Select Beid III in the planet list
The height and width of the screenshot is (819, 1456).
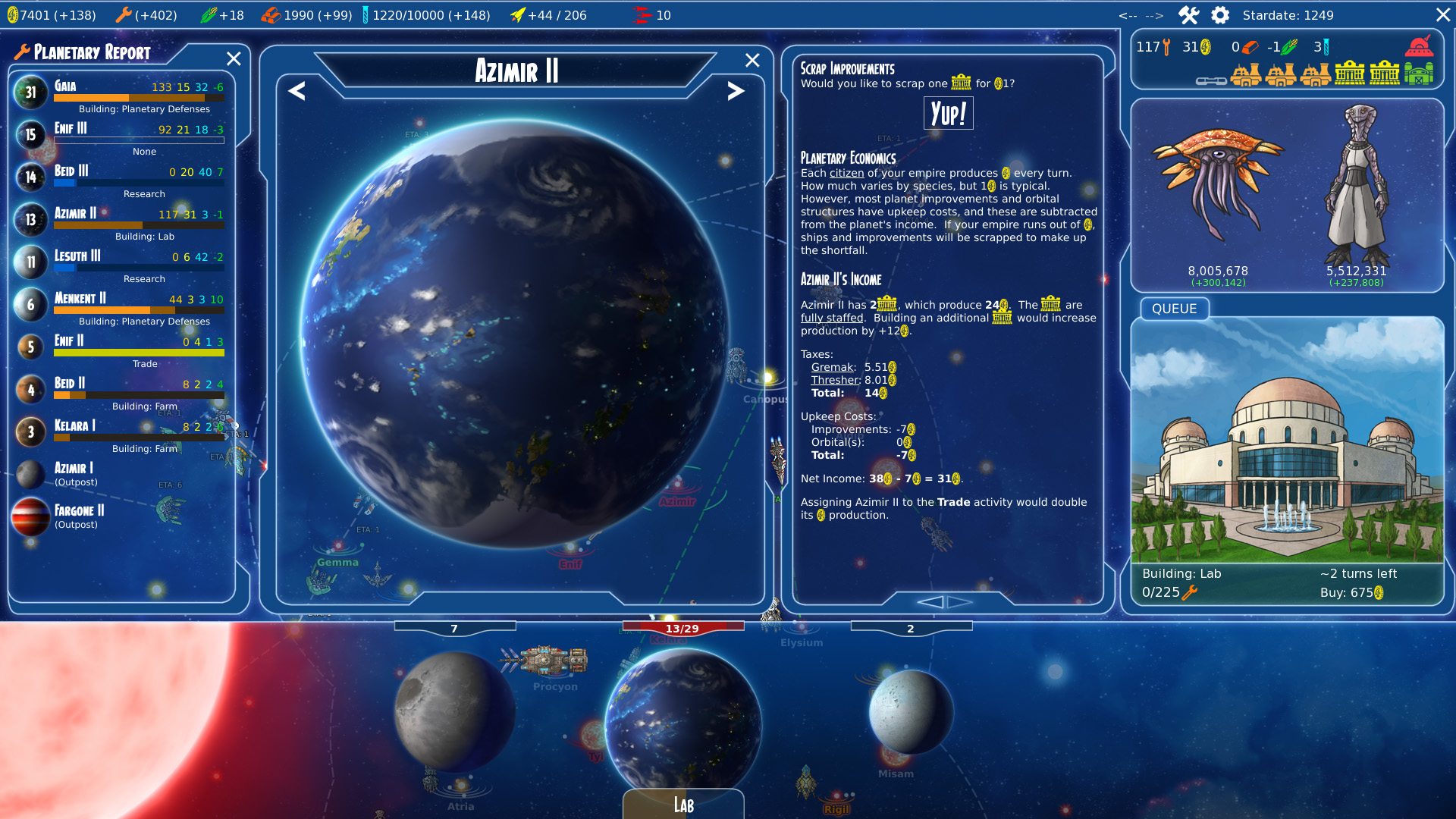[x=121, y=178]
